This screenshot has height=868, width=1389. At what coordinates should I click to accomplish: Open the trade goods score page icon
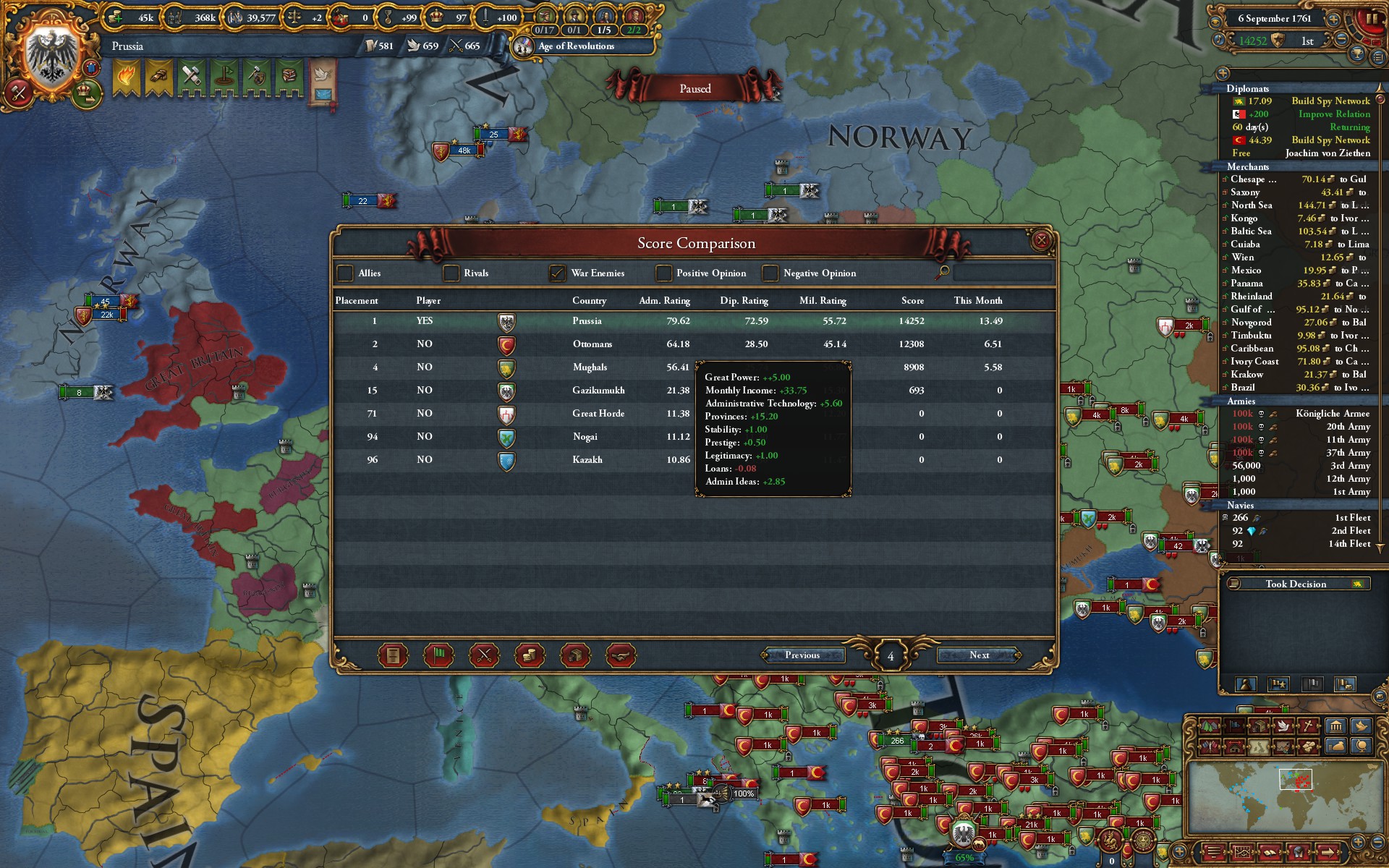[575, 655]
